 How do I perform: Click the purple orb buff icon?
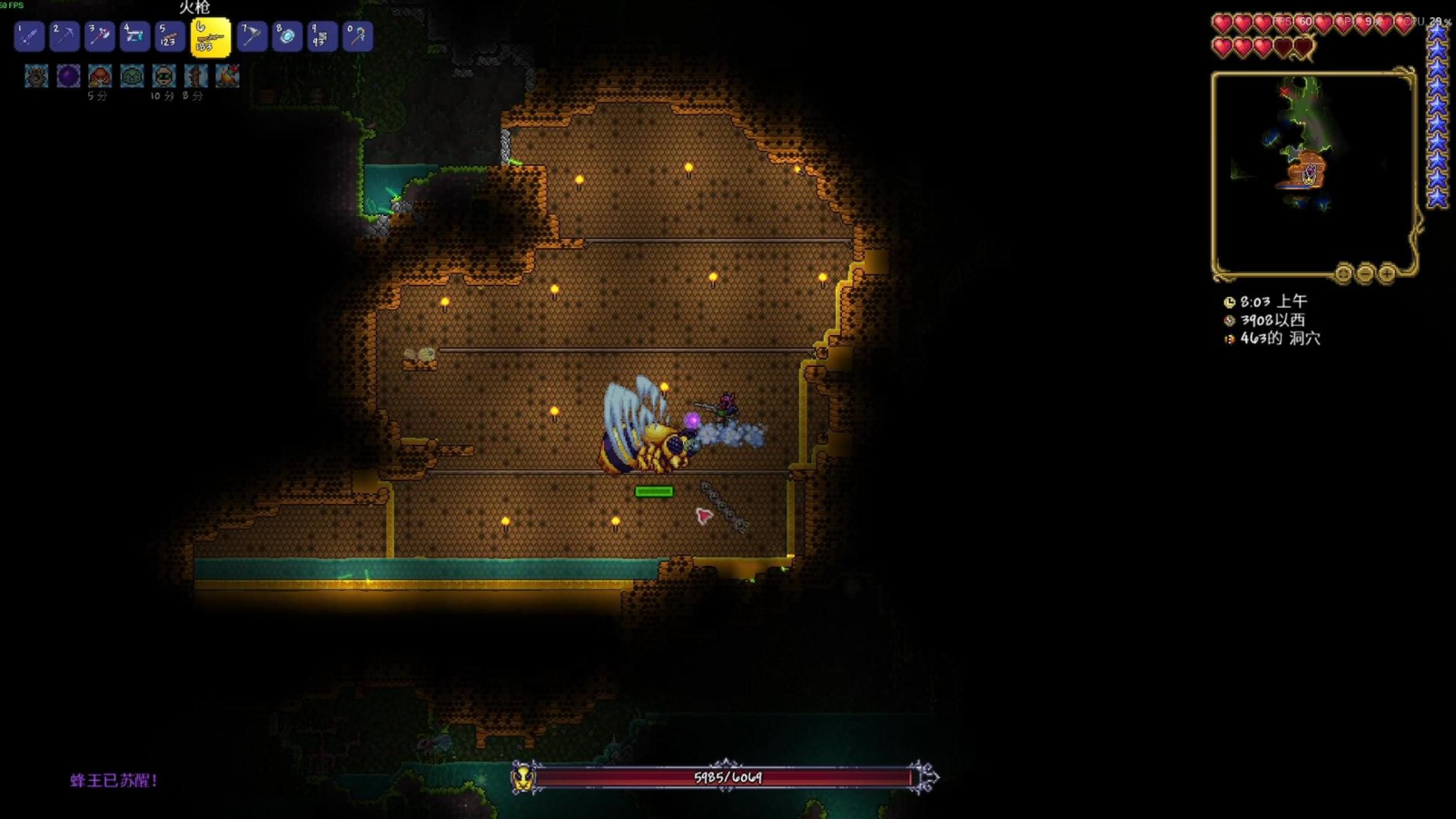tap(68, 76)
